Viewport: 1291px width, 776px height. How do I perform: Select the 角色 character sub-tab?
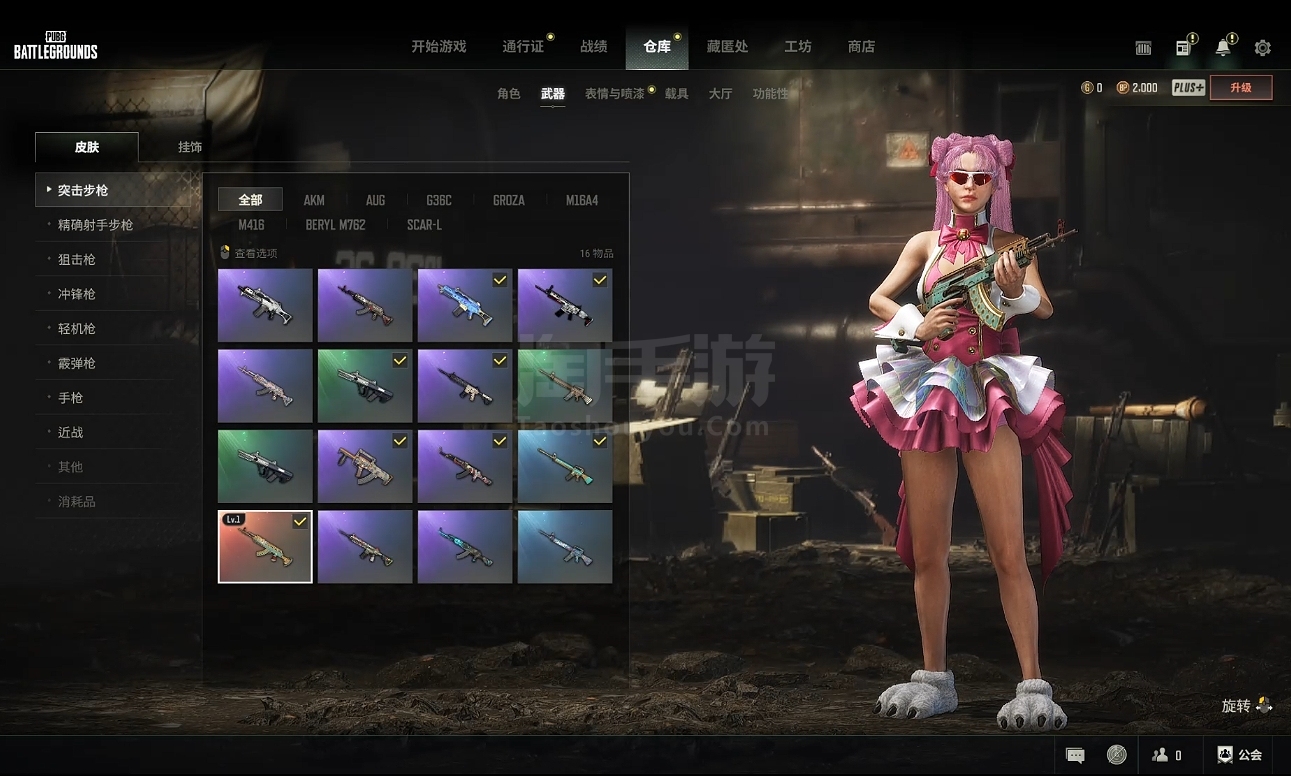509,94
